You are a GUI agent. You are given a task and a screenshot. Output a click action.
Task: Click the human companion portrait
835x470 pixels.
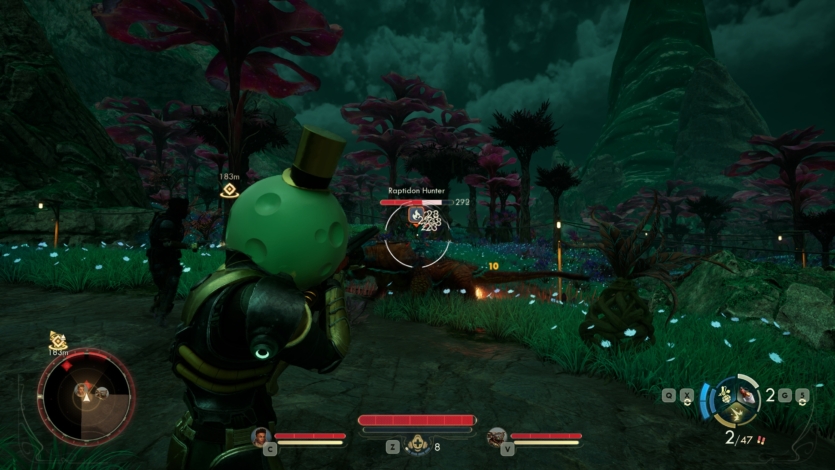(x=263, y=436)
